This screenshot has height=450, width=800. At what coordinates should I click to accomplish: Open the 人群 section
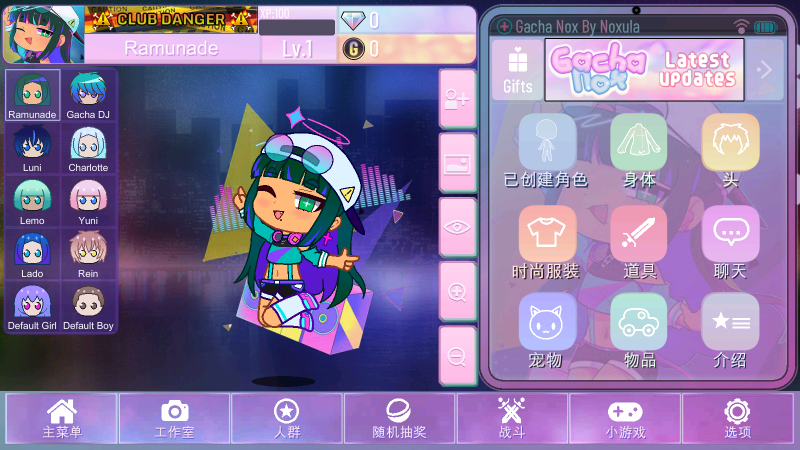click(287, 418)
